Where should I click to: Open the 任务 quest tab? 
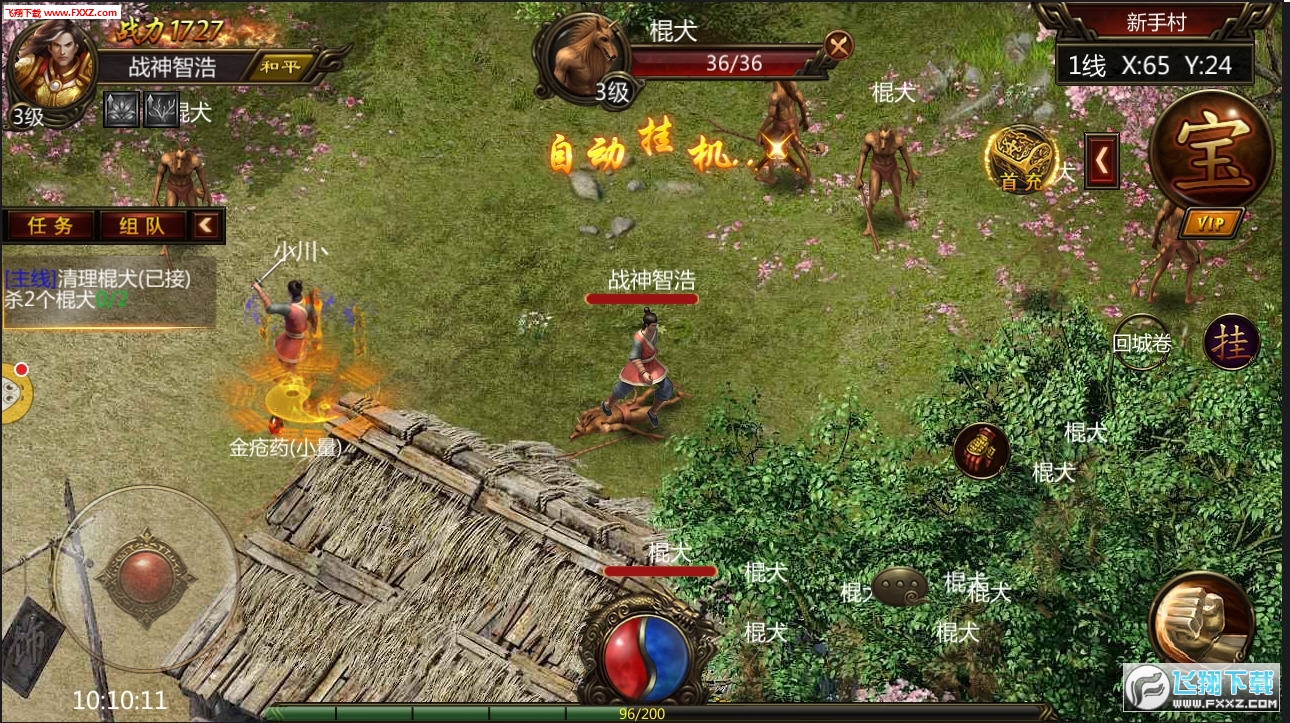tap(50, 225)
